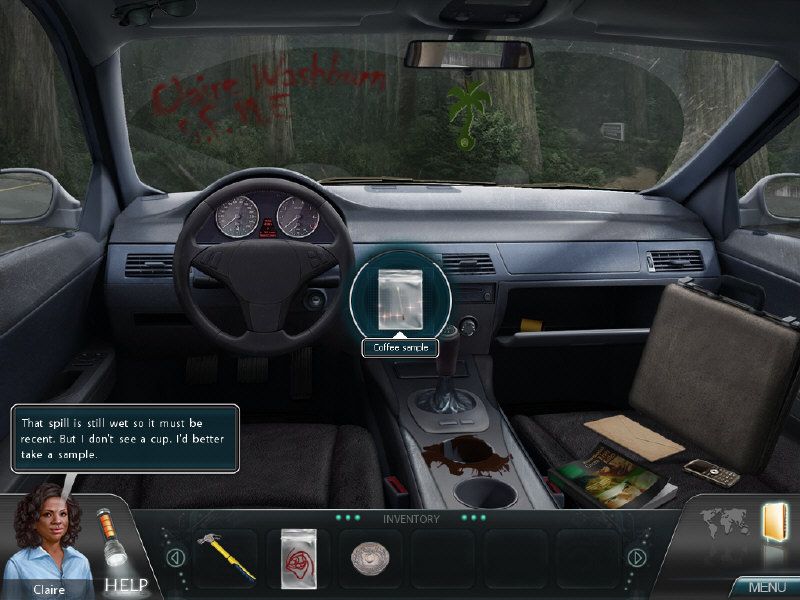Open the world map
Image resolution: width=800 pixels, height=600 pixels.
click(725, 523)
